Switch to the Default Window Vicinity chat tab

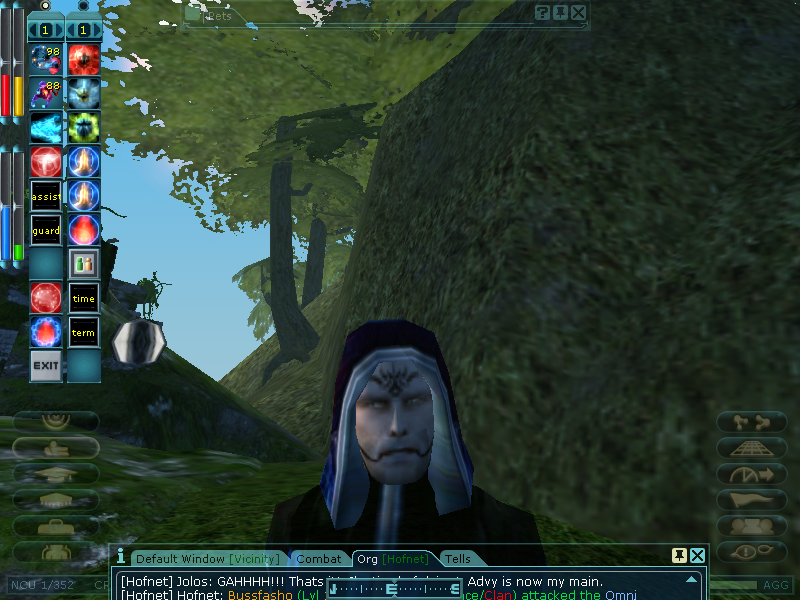point(208,559)
